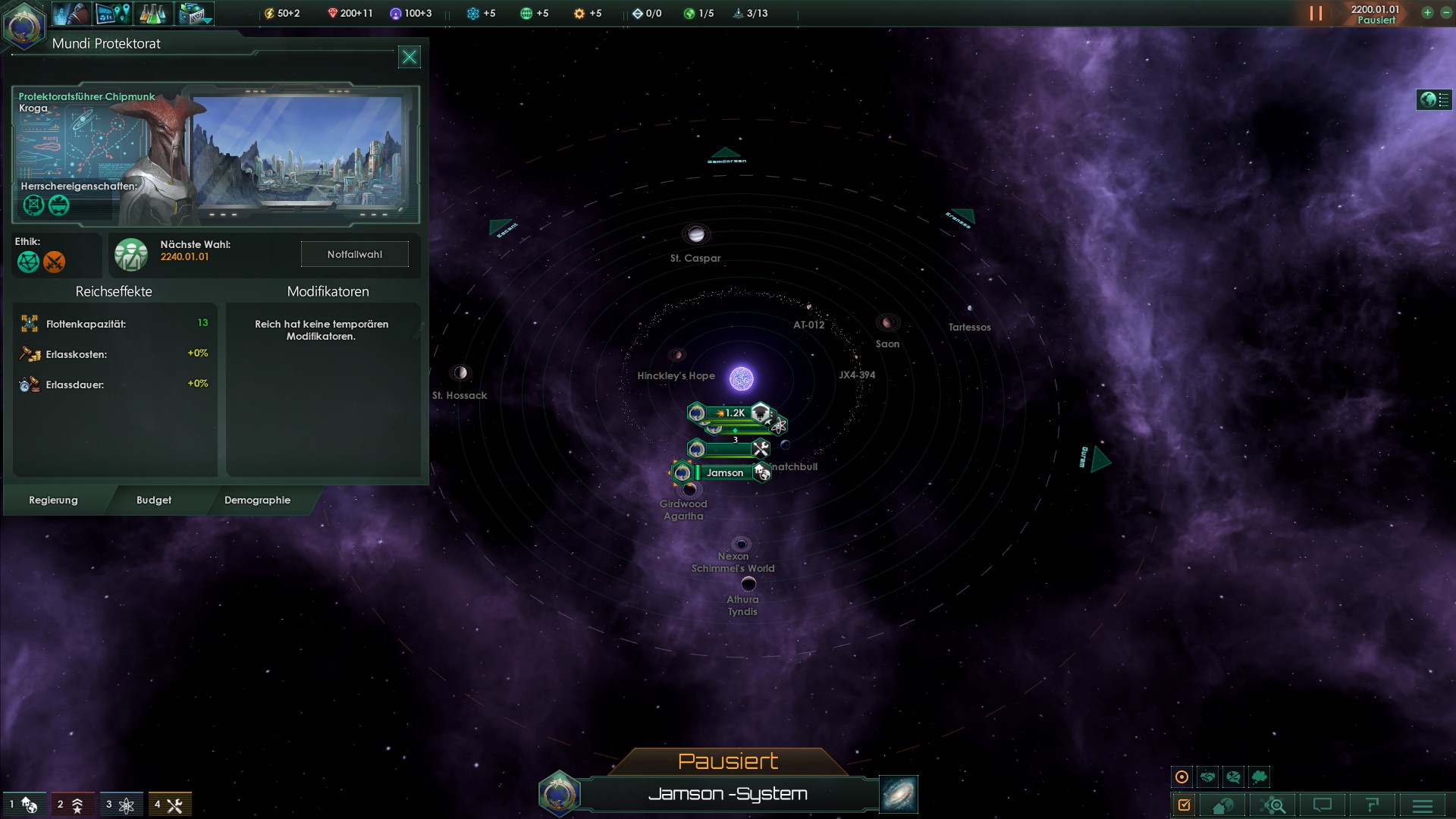Screen dimensions: 1456x819
Task: Close the Mundi Protektorat government panel
Action: [409, 57]
